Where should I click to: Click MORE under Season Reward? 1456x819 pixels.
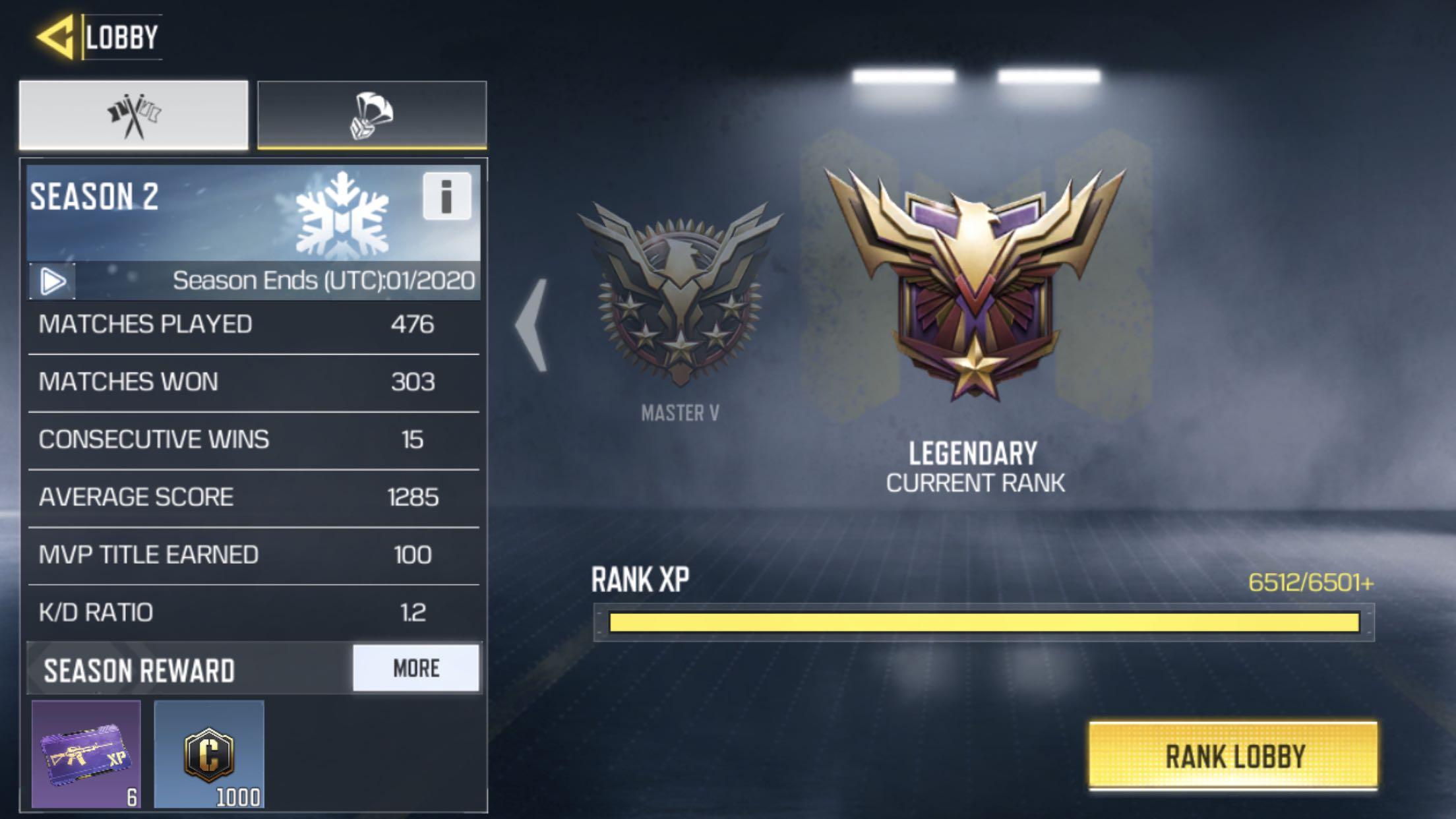(x=415, y=669)
